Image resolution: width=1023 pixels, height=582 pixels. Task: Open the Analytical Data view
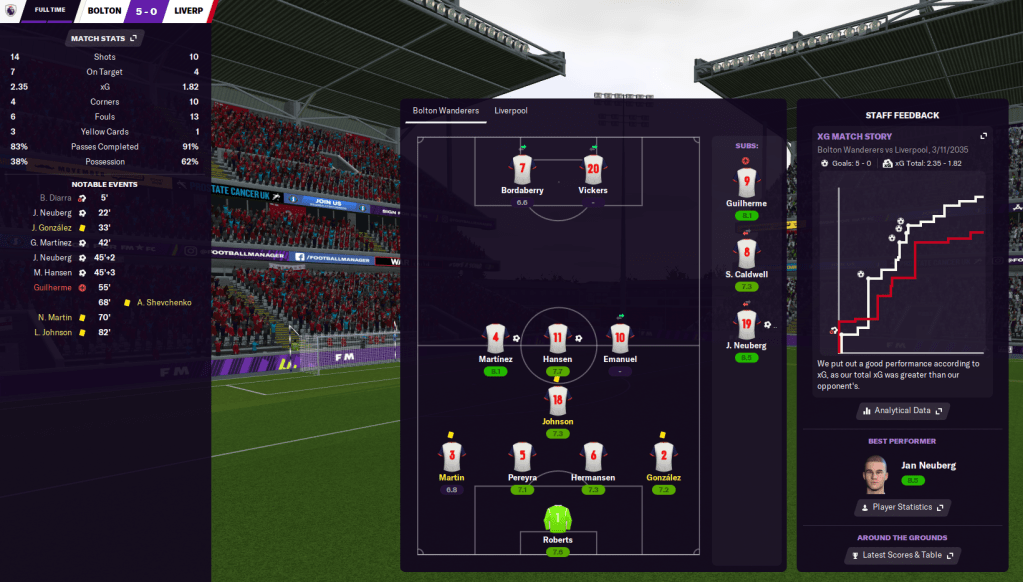902,410
